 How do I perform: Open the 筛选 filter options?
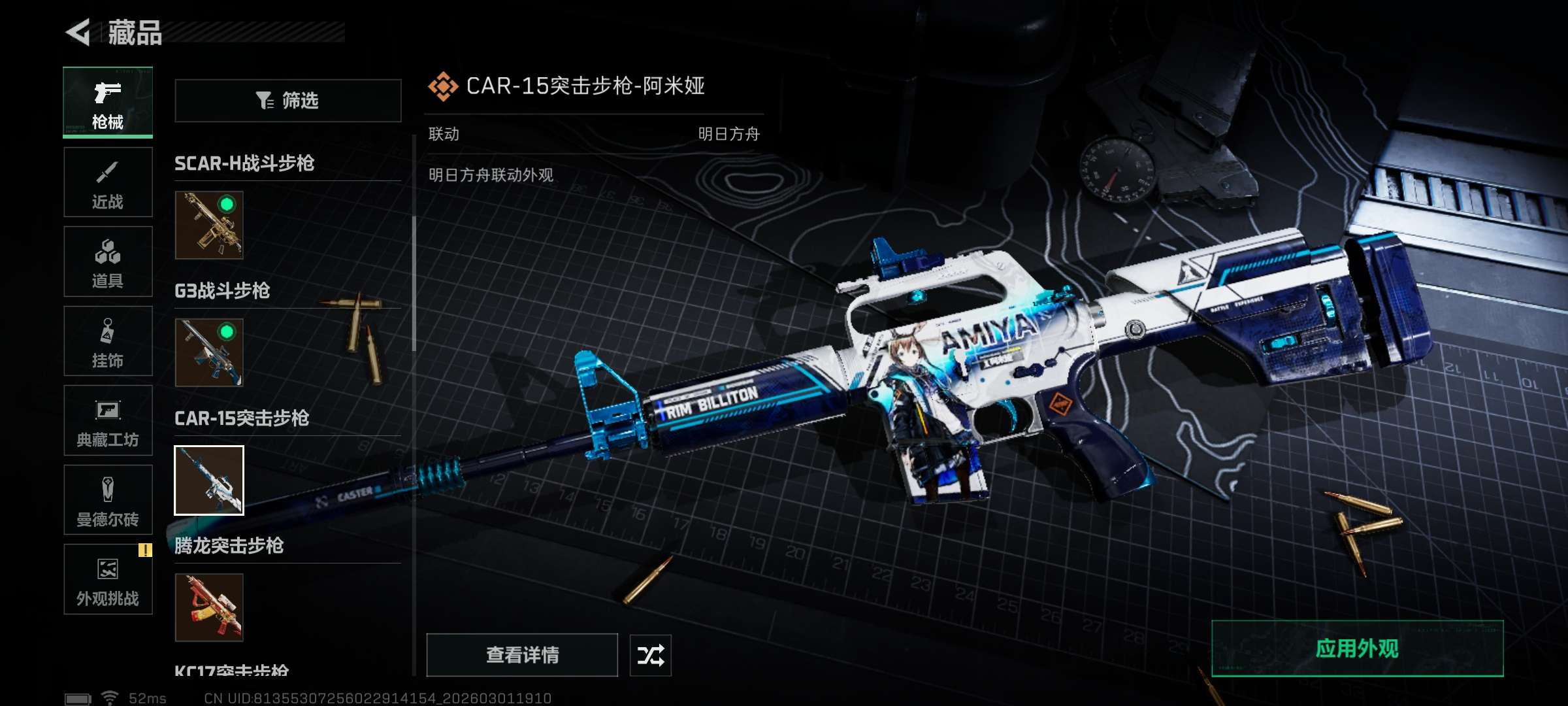[287, 101]
